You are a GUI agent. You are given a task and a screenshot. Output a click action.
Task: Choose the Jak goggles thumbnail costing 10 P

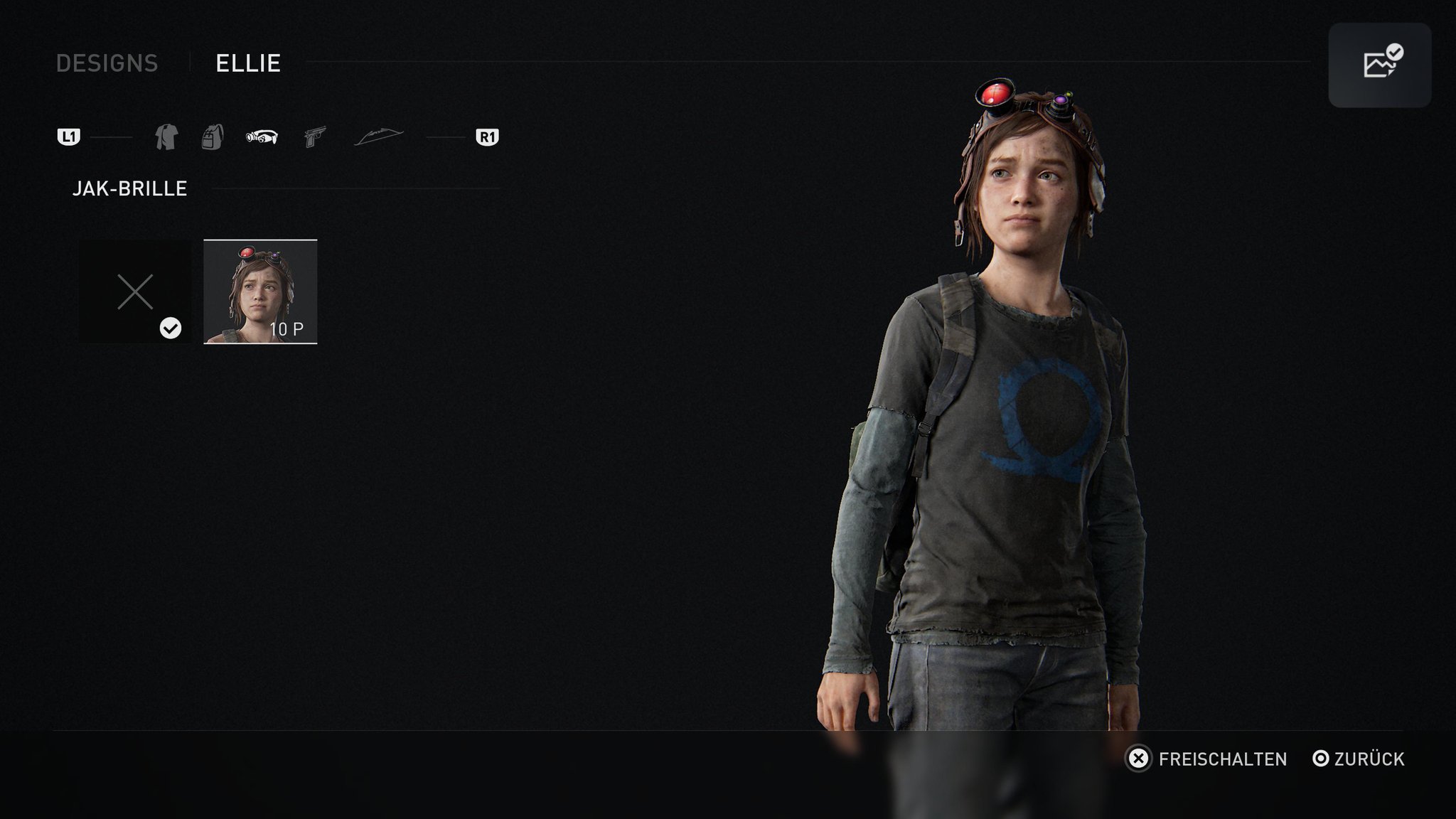tap(260, 291)
